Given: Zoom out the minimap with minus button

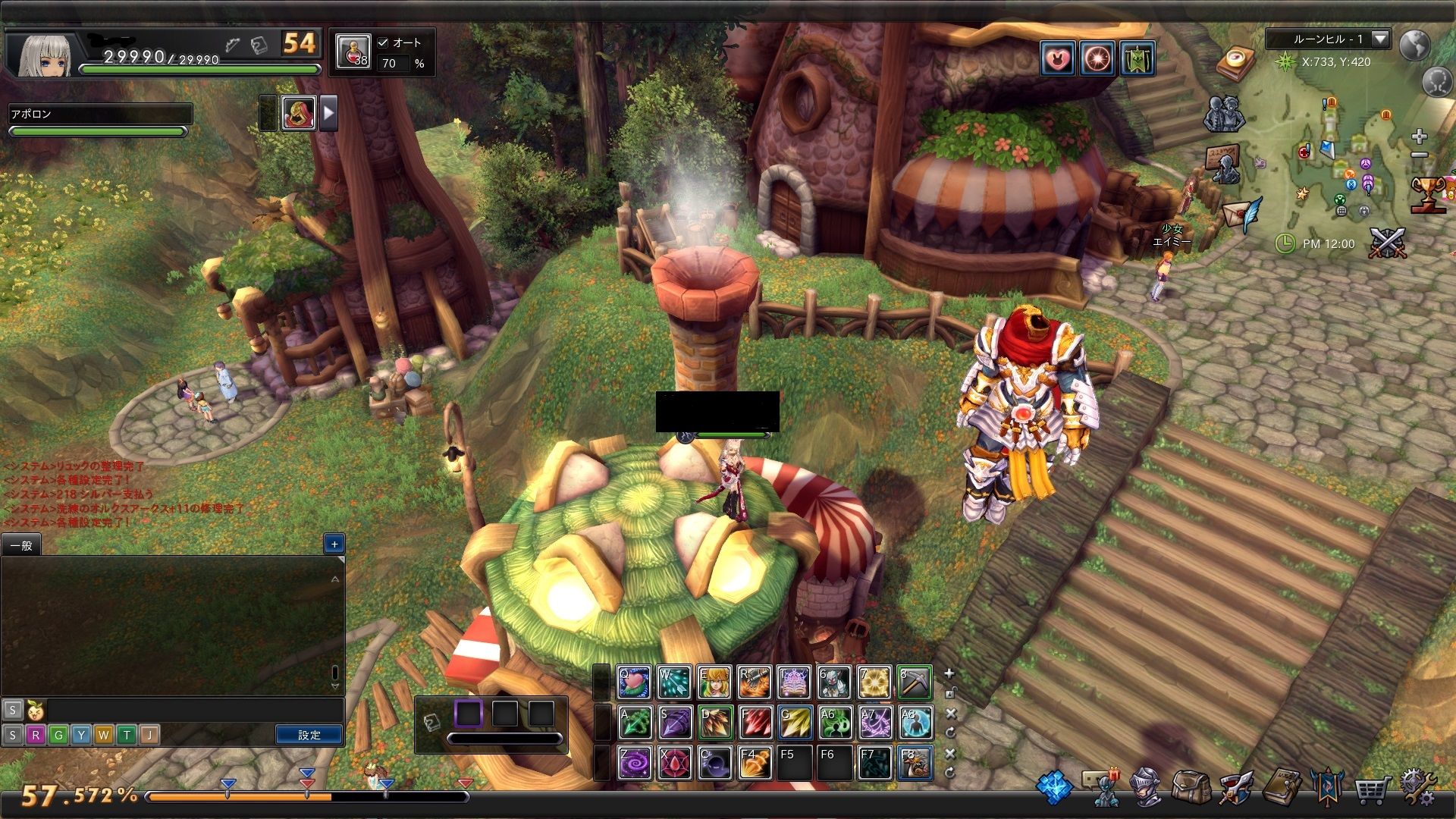Looking at the screenshot, I should click(1419, 155).
